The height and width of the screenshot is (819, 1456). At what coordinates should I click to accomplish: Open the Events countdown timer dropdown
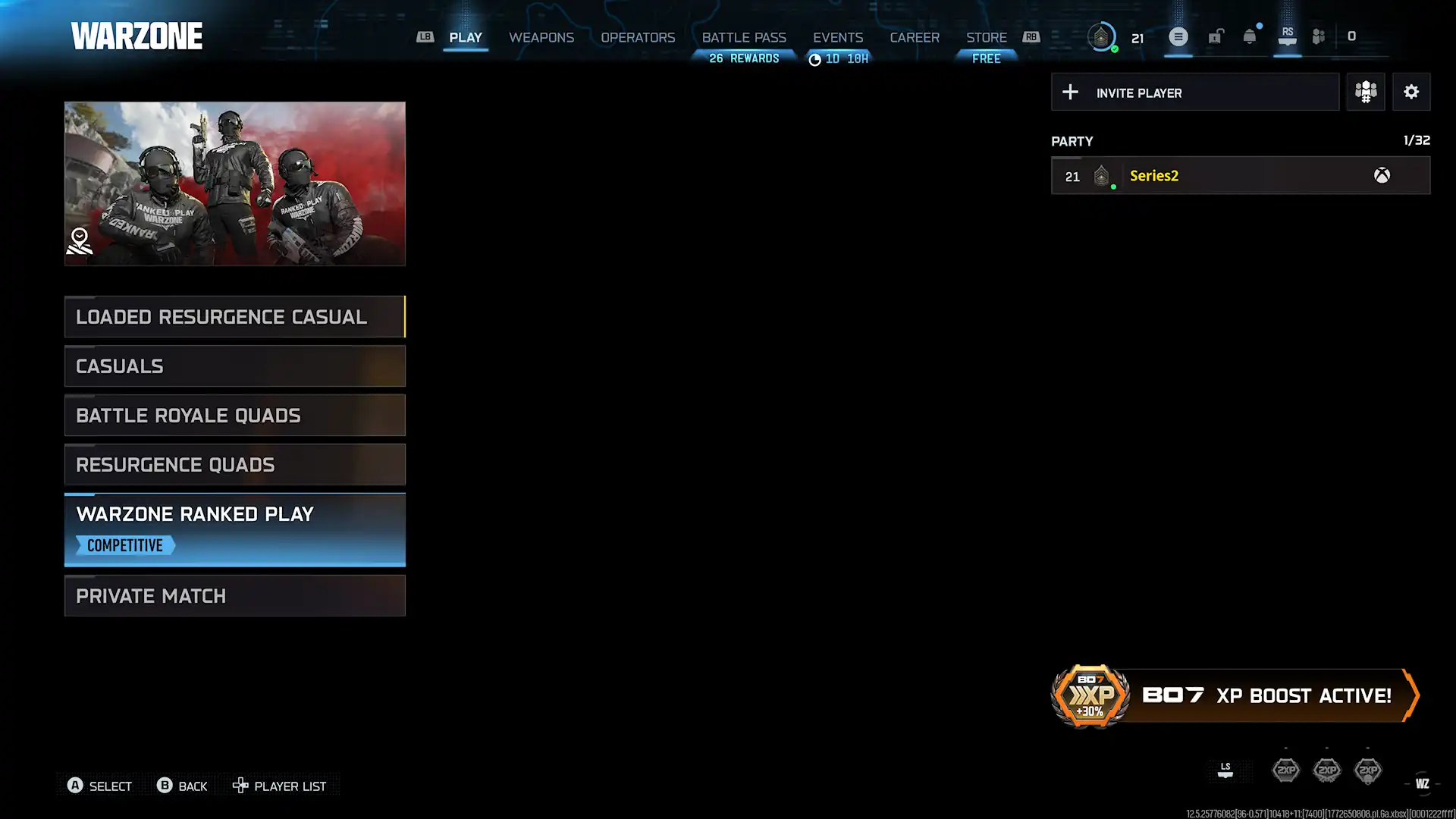(839, 58)
